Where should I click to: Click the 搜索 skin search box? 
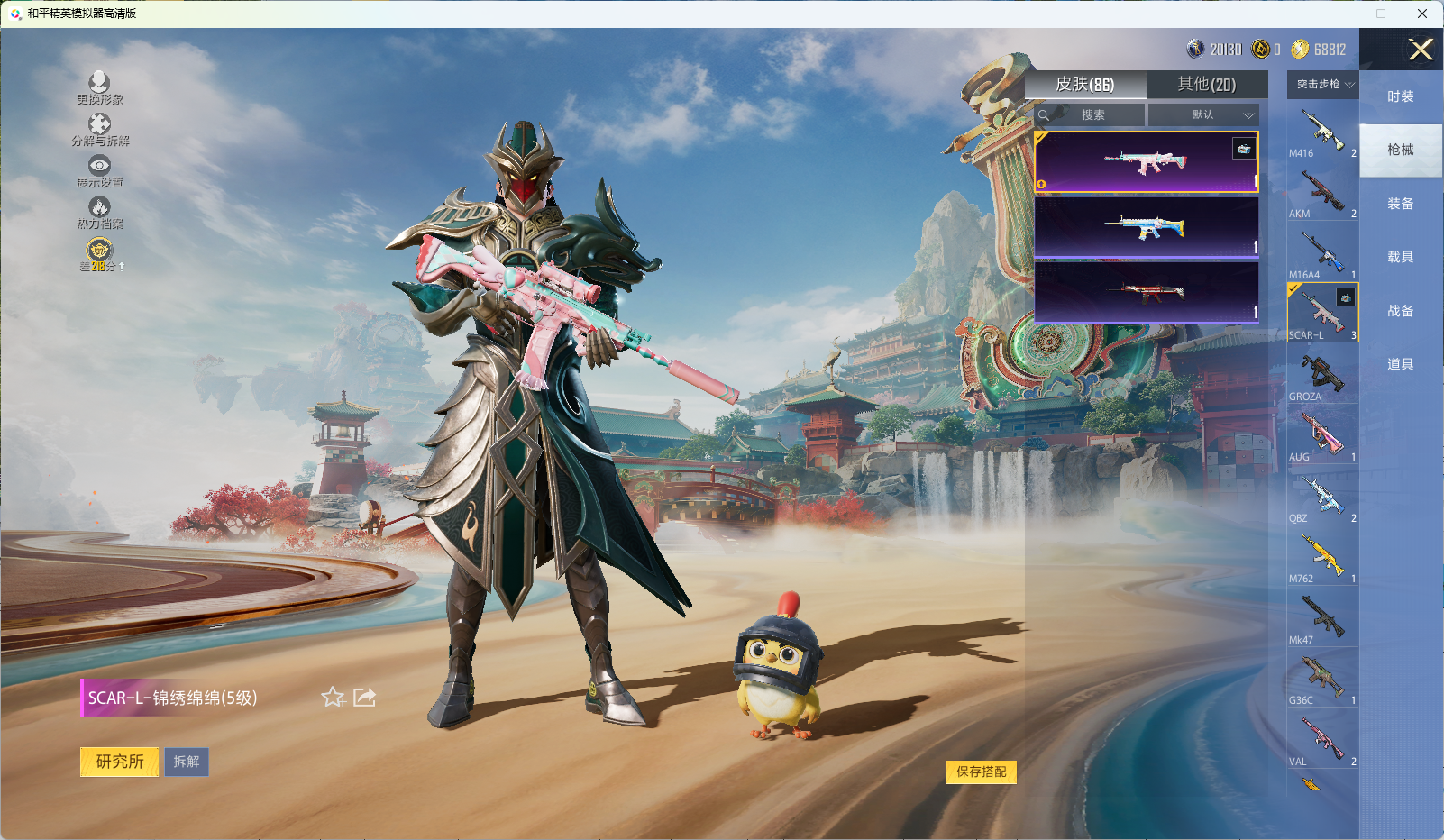(1092, 115)
